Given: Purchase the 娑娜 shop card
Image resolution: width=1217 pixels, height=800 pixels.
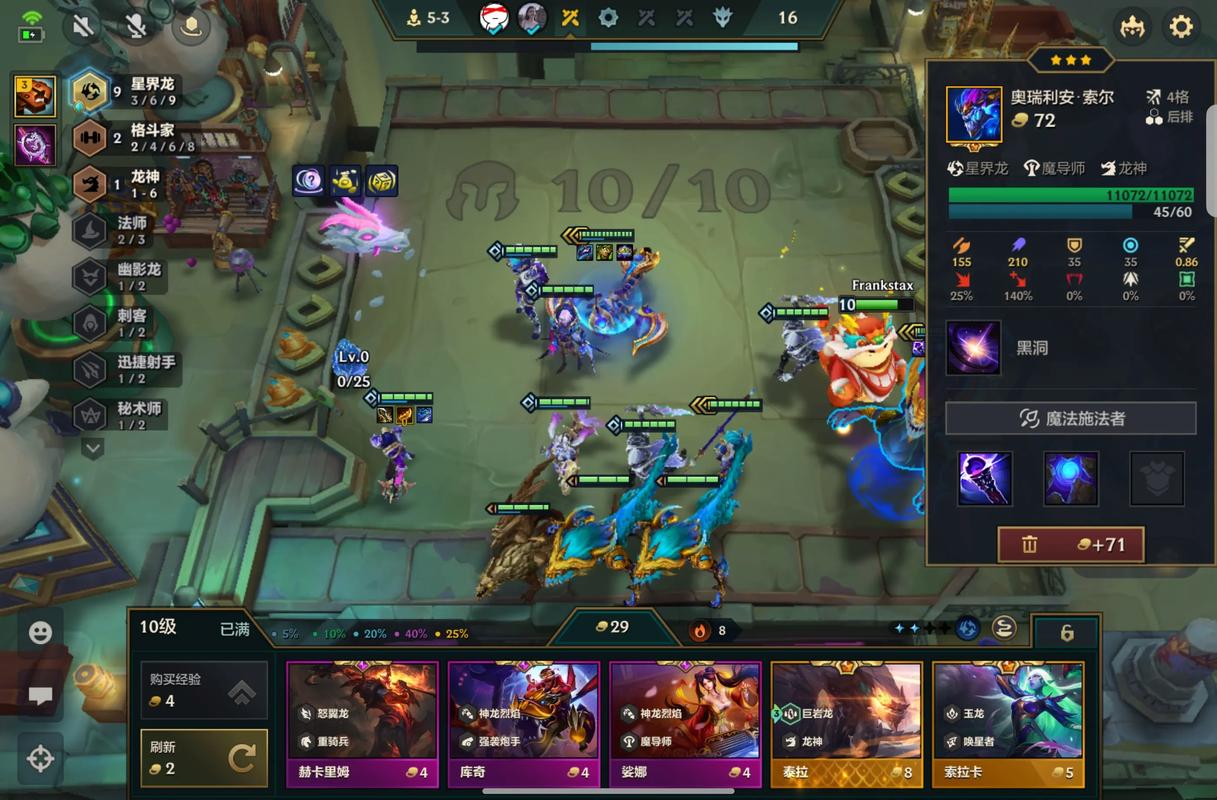Looking at the screenshot, I should (x=685, y=724).
